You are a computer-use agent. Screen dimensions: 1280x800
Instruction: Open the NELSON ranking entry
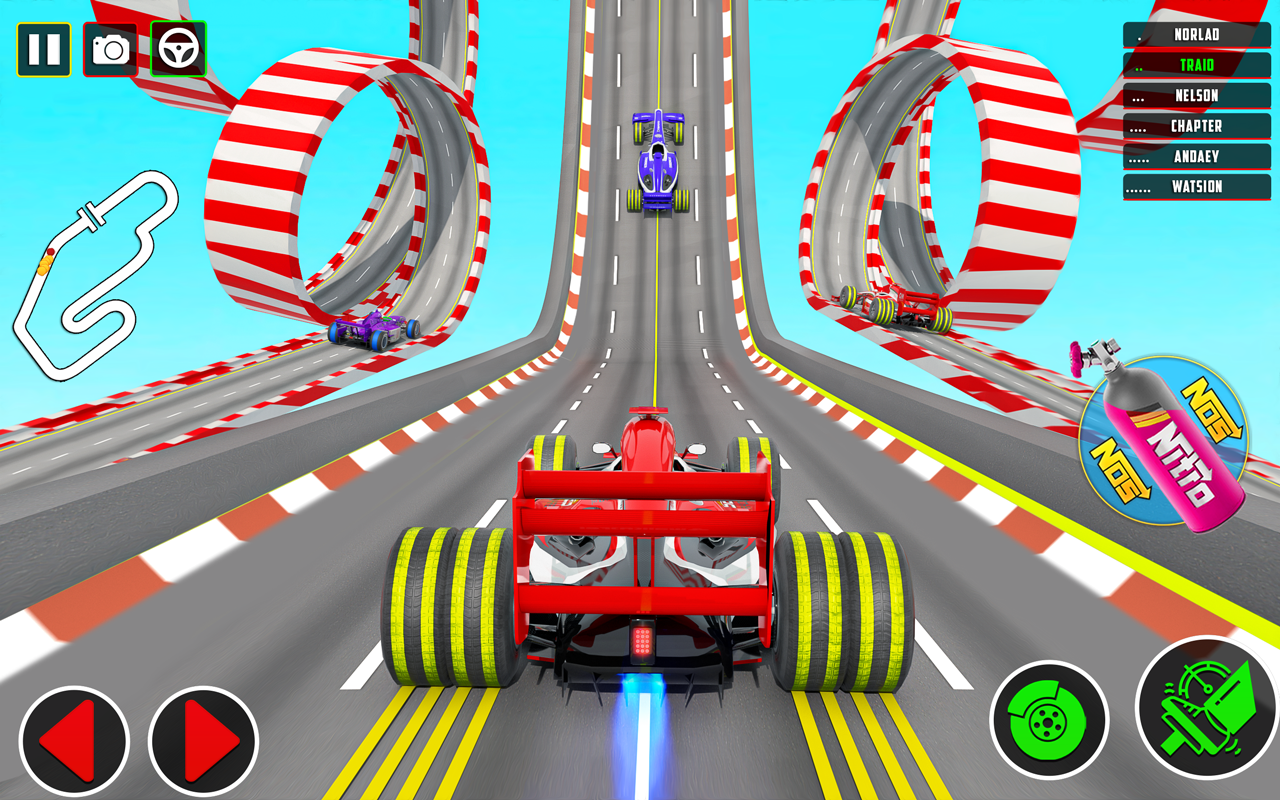tap(1196, 96)
